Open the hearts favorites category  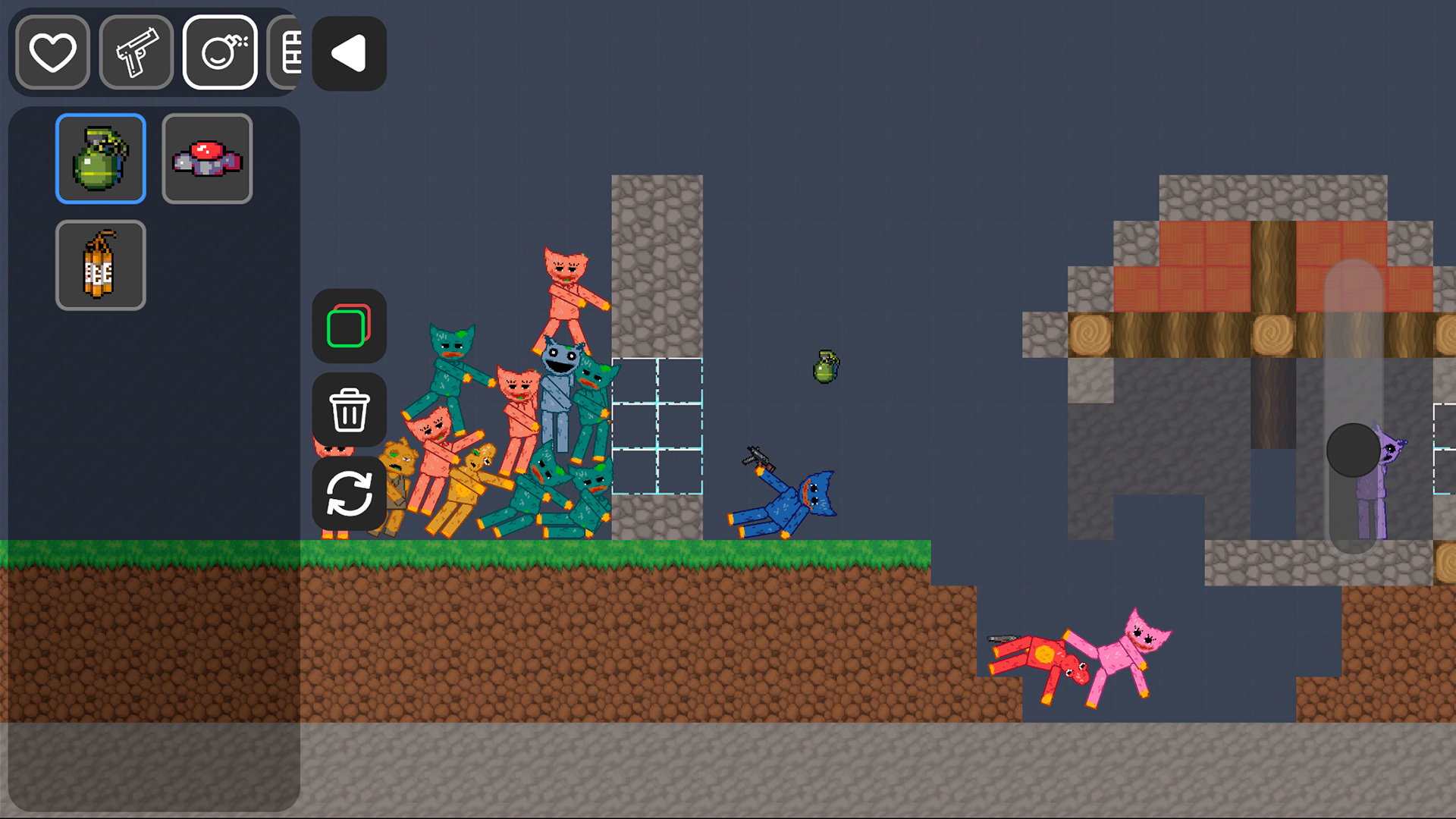click(x=52, y=52)
